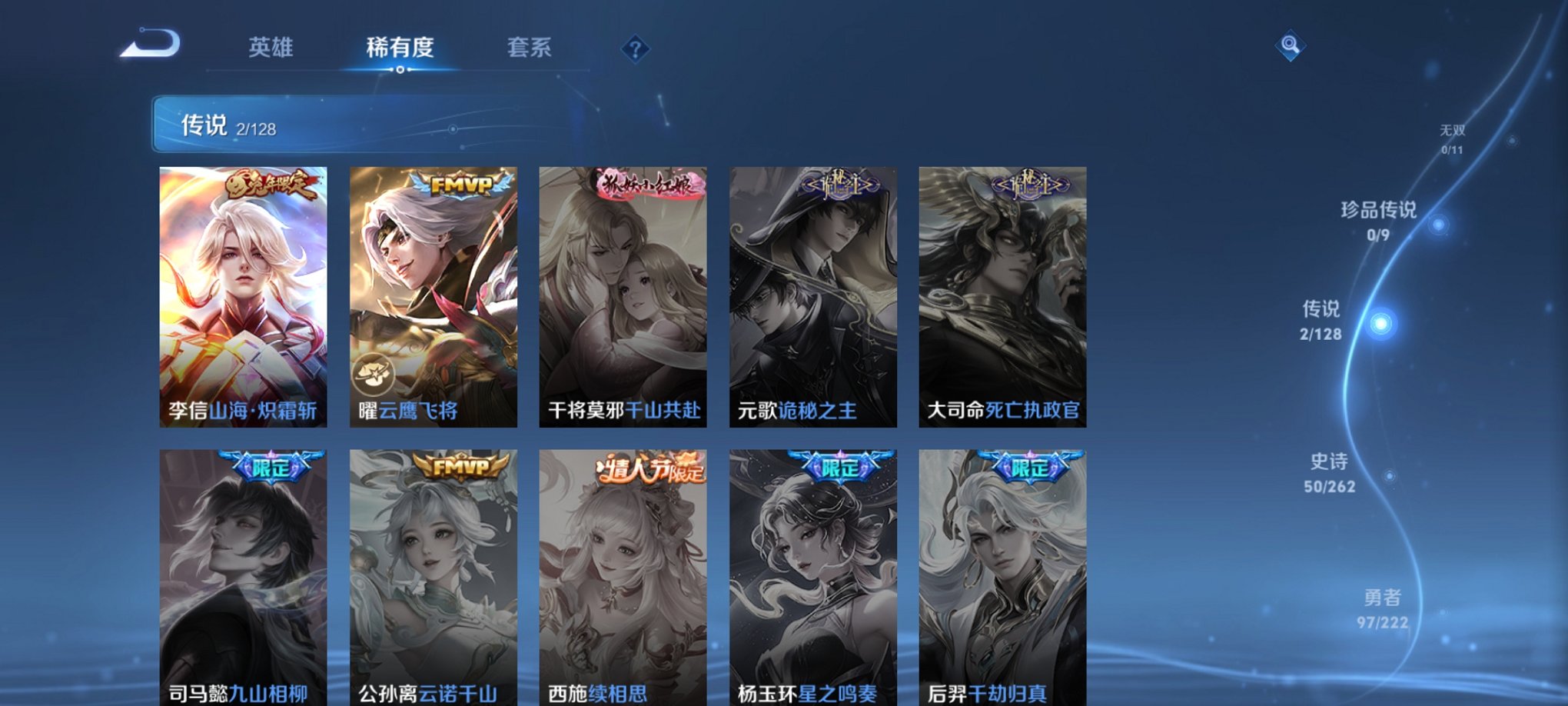The image size is (1568, 706).
Task: Click the FMVP badge on 曜's skin card
Action: tap(463, 185)
